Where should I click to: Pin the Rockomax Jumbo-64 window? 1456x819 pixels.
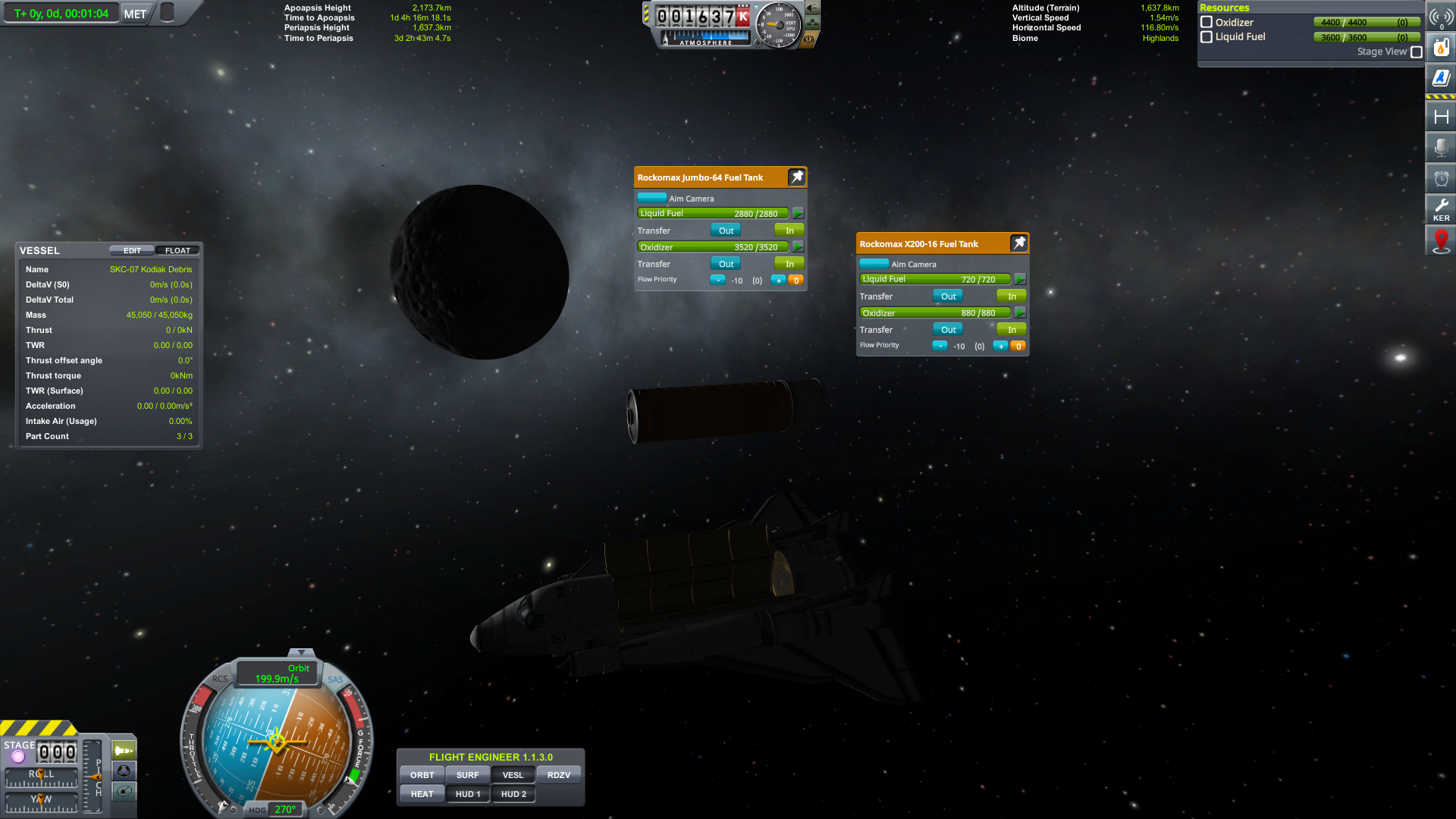pos(796,177)
